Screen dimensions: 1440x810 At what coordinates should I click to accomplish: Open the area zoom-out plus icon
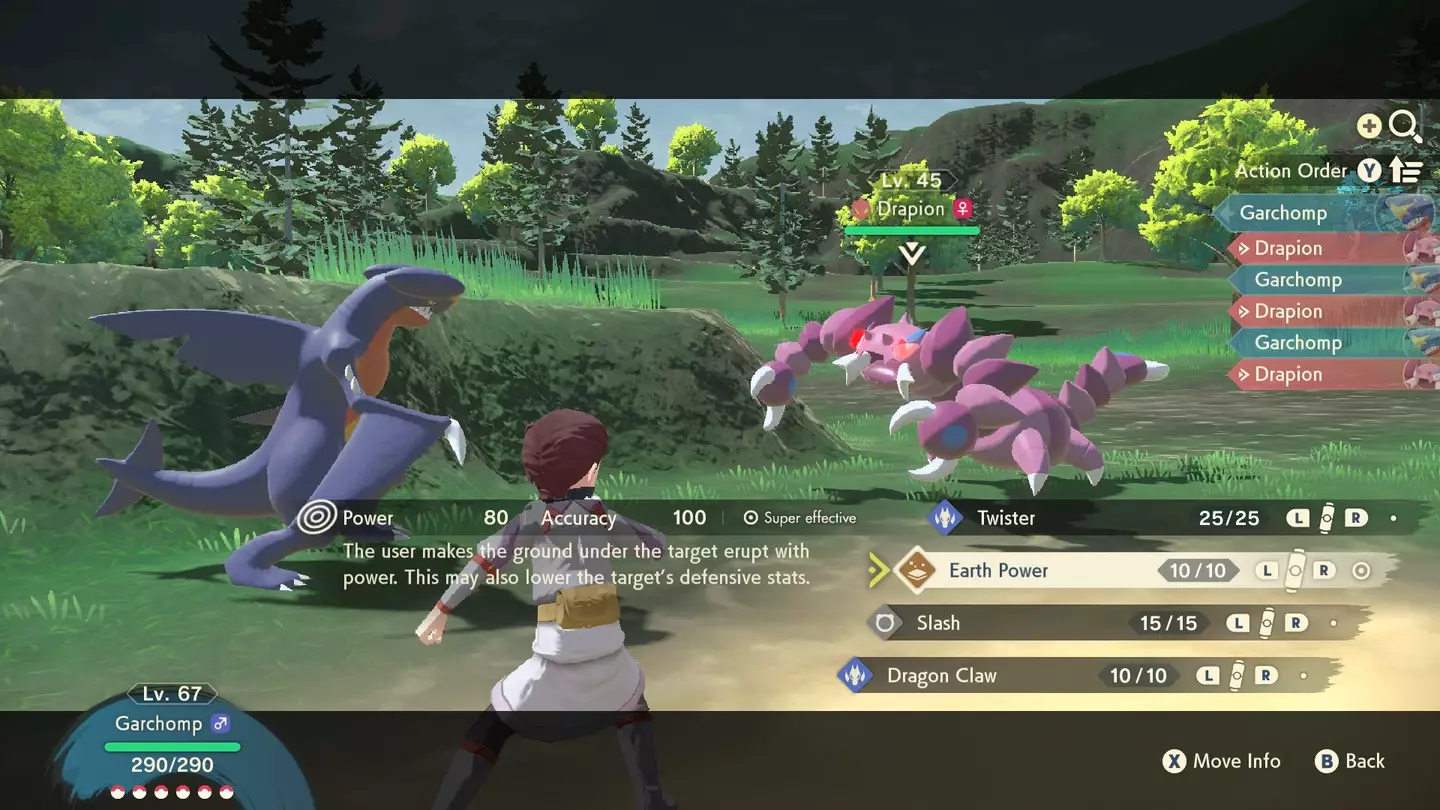(x=1368, y=125)
